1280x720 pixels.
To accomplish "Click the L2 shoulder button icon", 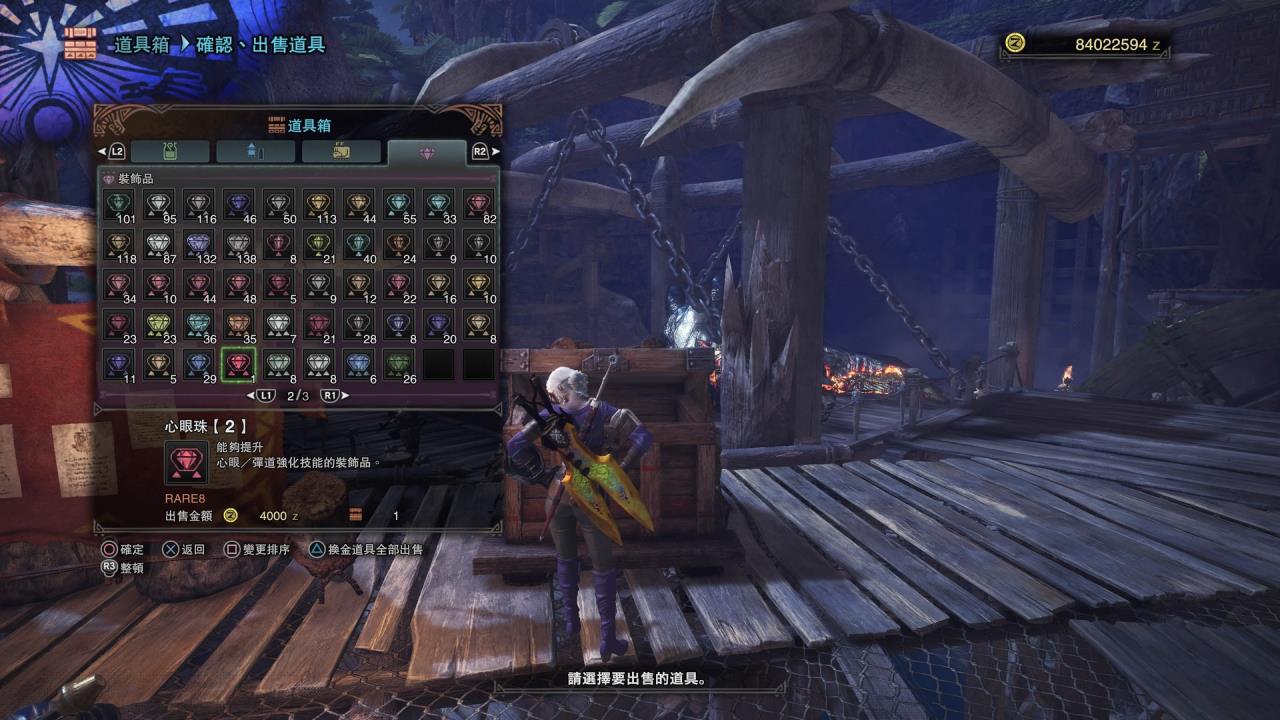I will coord(115,152).
